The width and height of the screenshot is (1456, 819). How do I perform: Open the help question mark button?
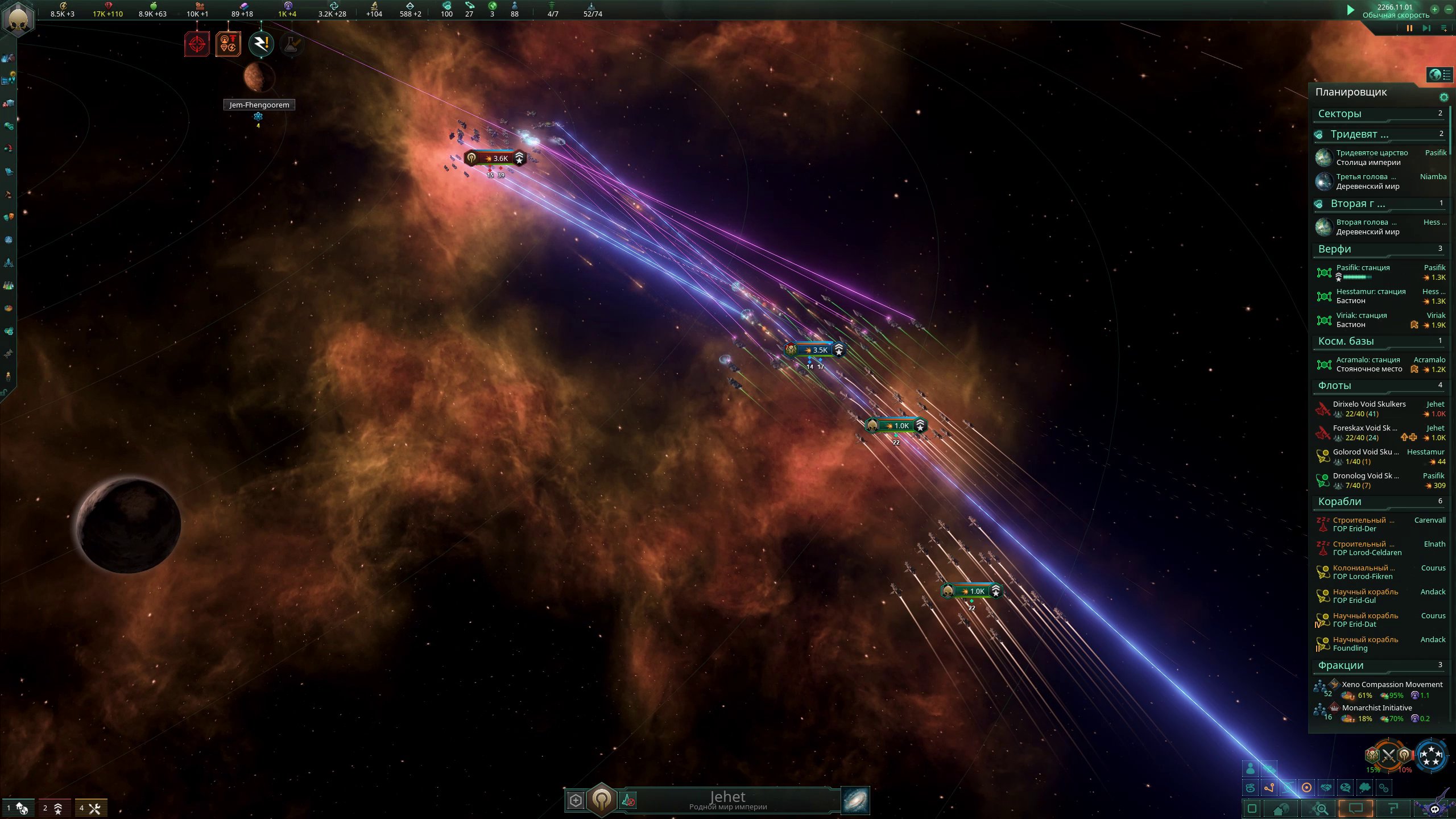1393,808
